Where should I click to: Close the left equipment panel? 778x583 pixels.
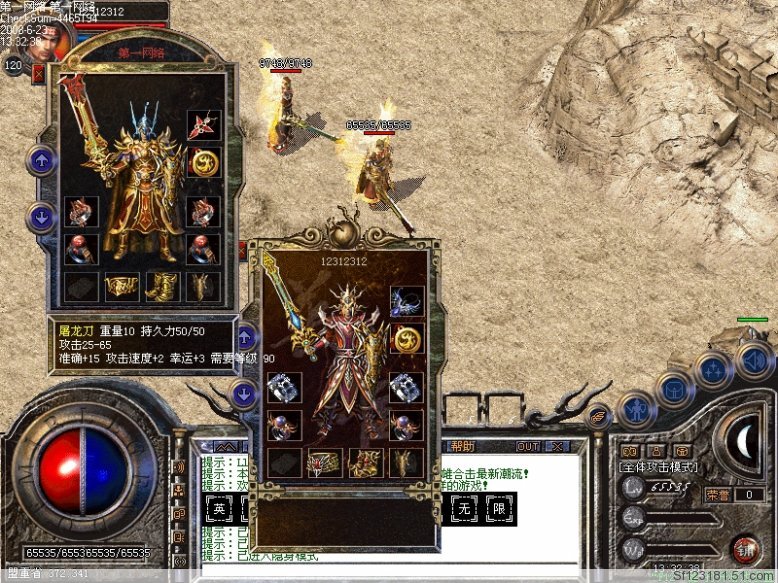[x=38, y=73]
